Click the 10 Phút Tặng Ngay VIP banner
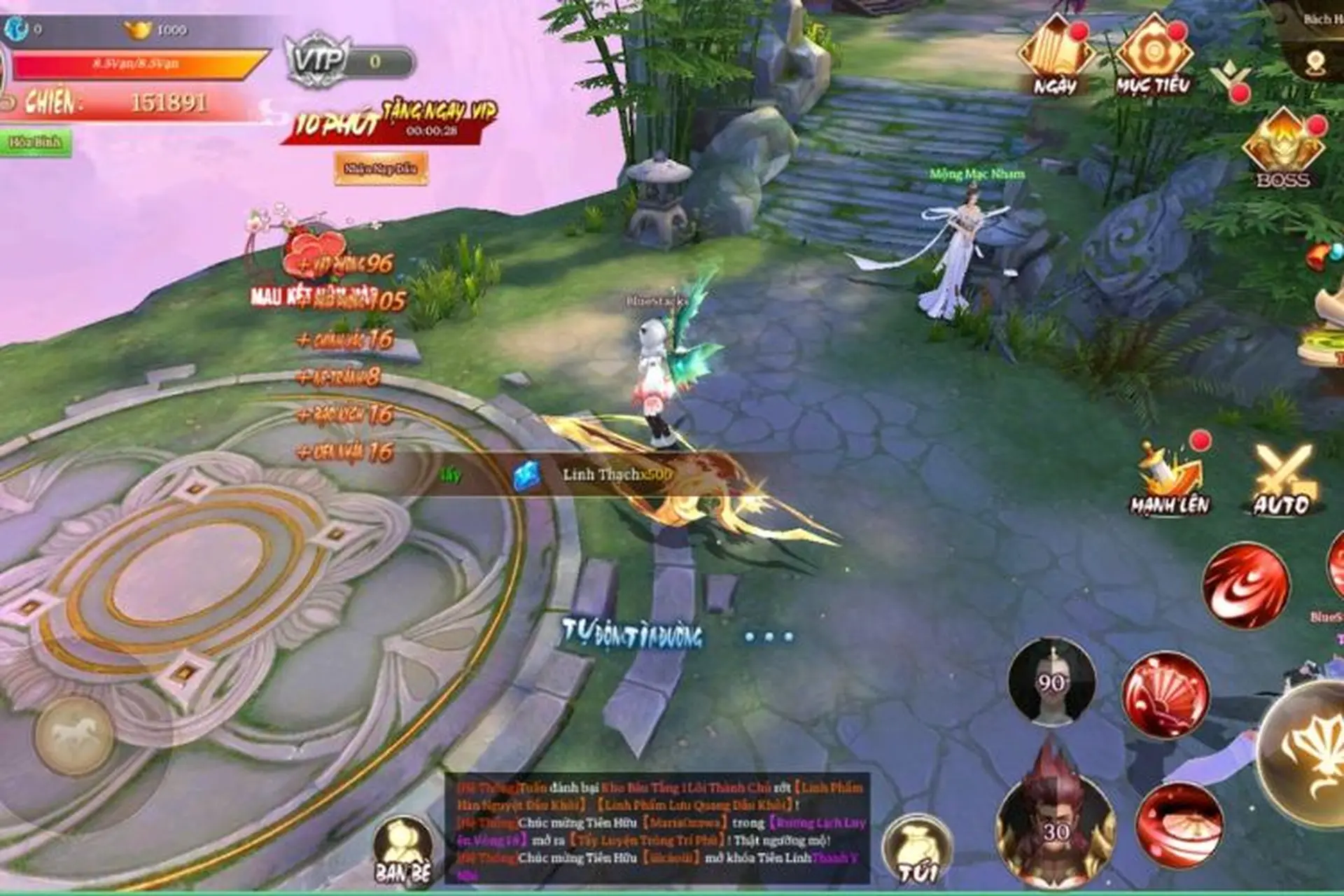The image size is (1344, 896). pos(392,120)
